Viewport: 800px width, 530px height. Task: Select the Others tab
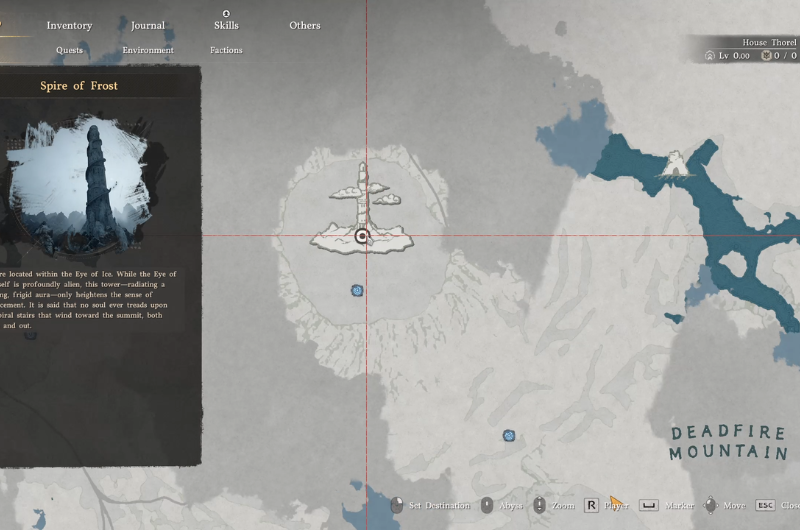coord(305,25)
